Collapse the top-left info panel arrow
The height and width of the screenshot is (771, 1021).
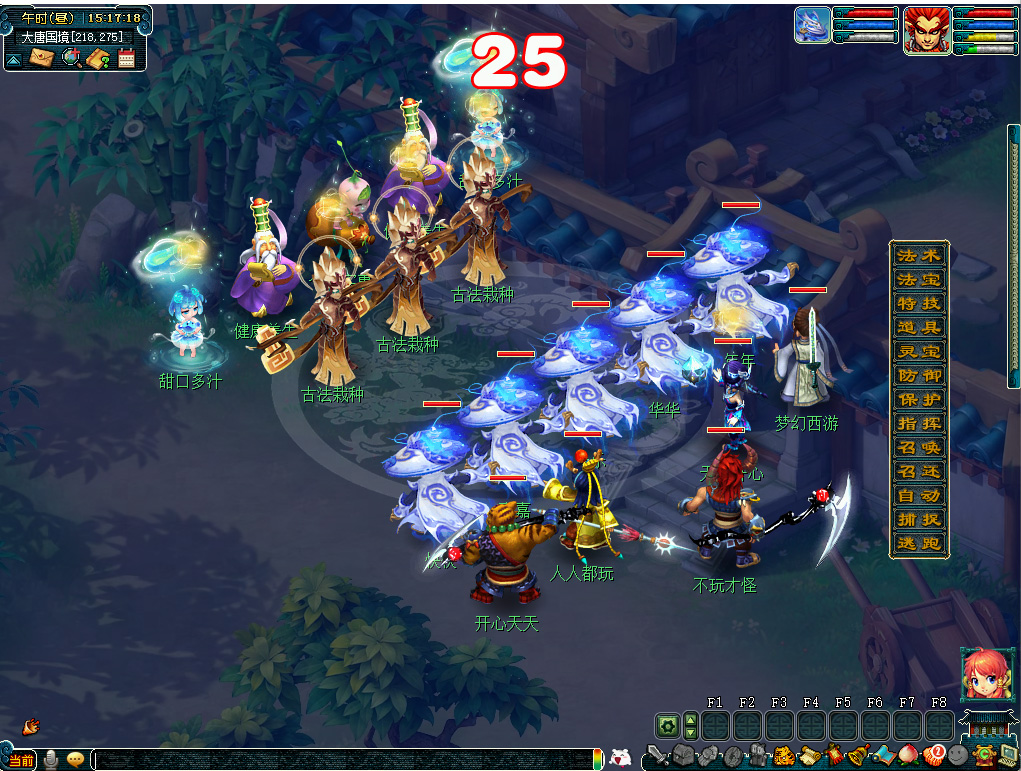click(14, 59)
